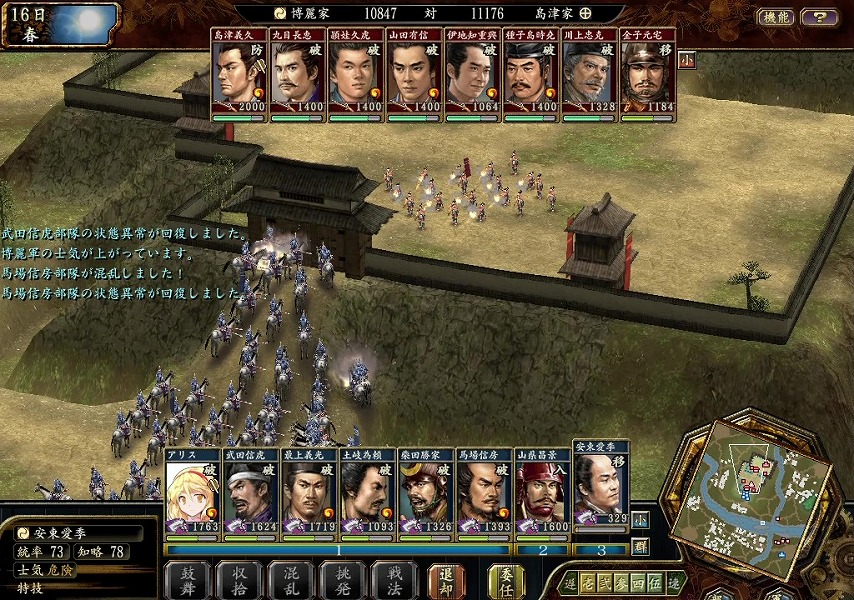Select enemy general 金子元宅 portrait

647,75
